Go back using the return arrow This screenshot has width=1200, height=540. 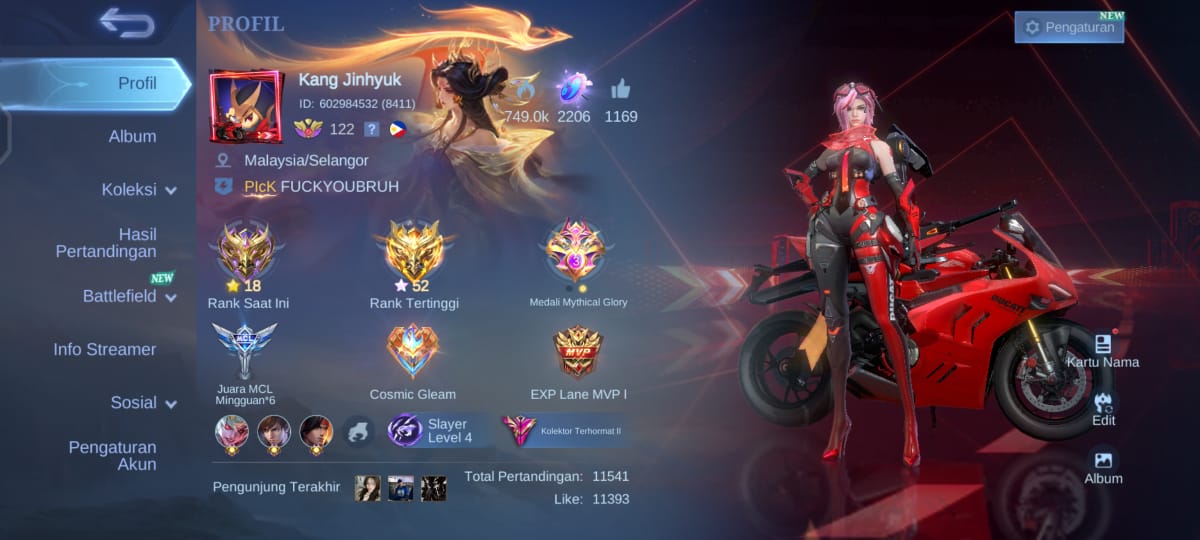[127, 23]
